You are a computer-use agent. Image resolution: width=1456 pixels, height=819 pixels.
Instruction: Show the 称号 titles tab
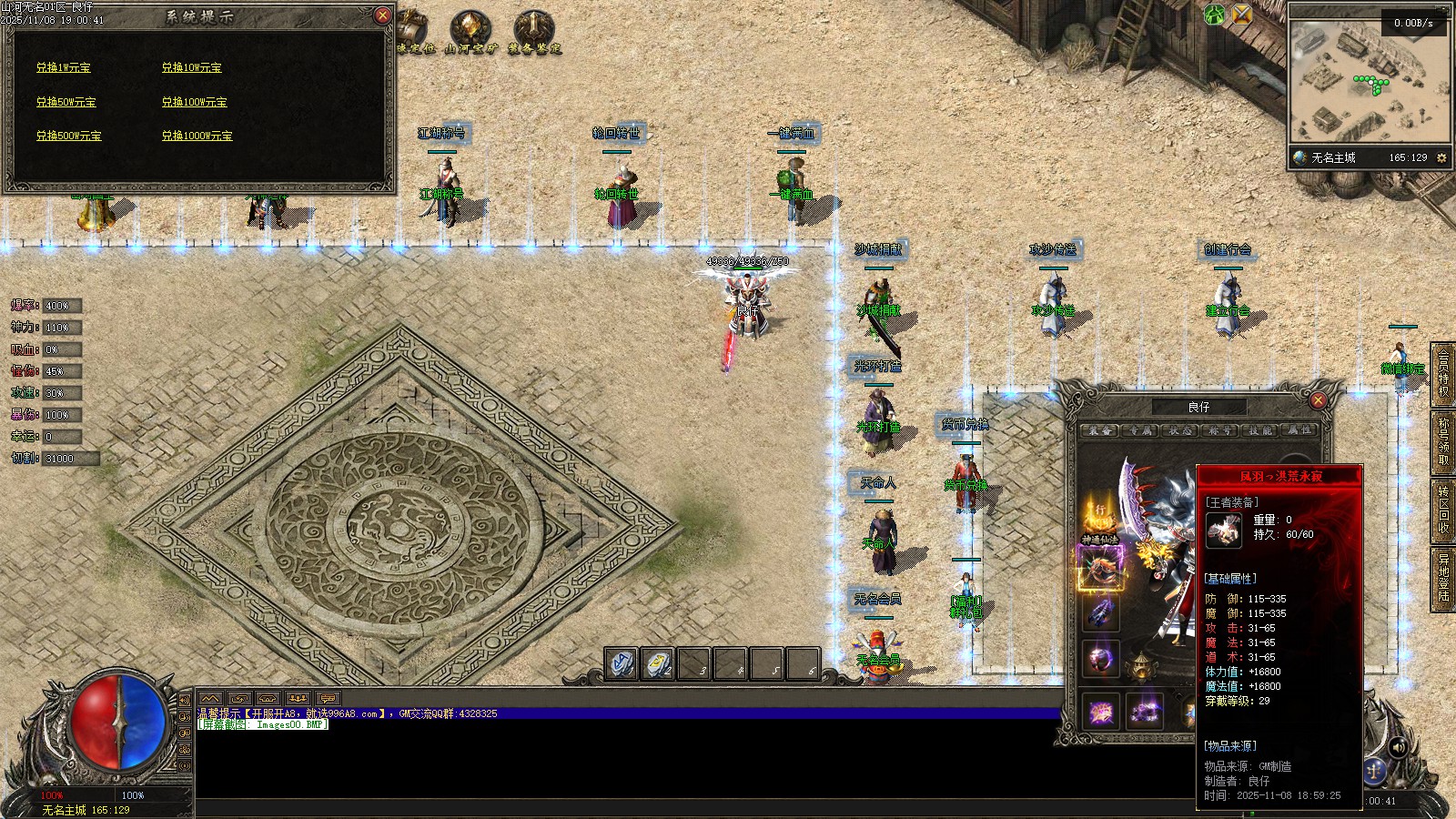1219,430
